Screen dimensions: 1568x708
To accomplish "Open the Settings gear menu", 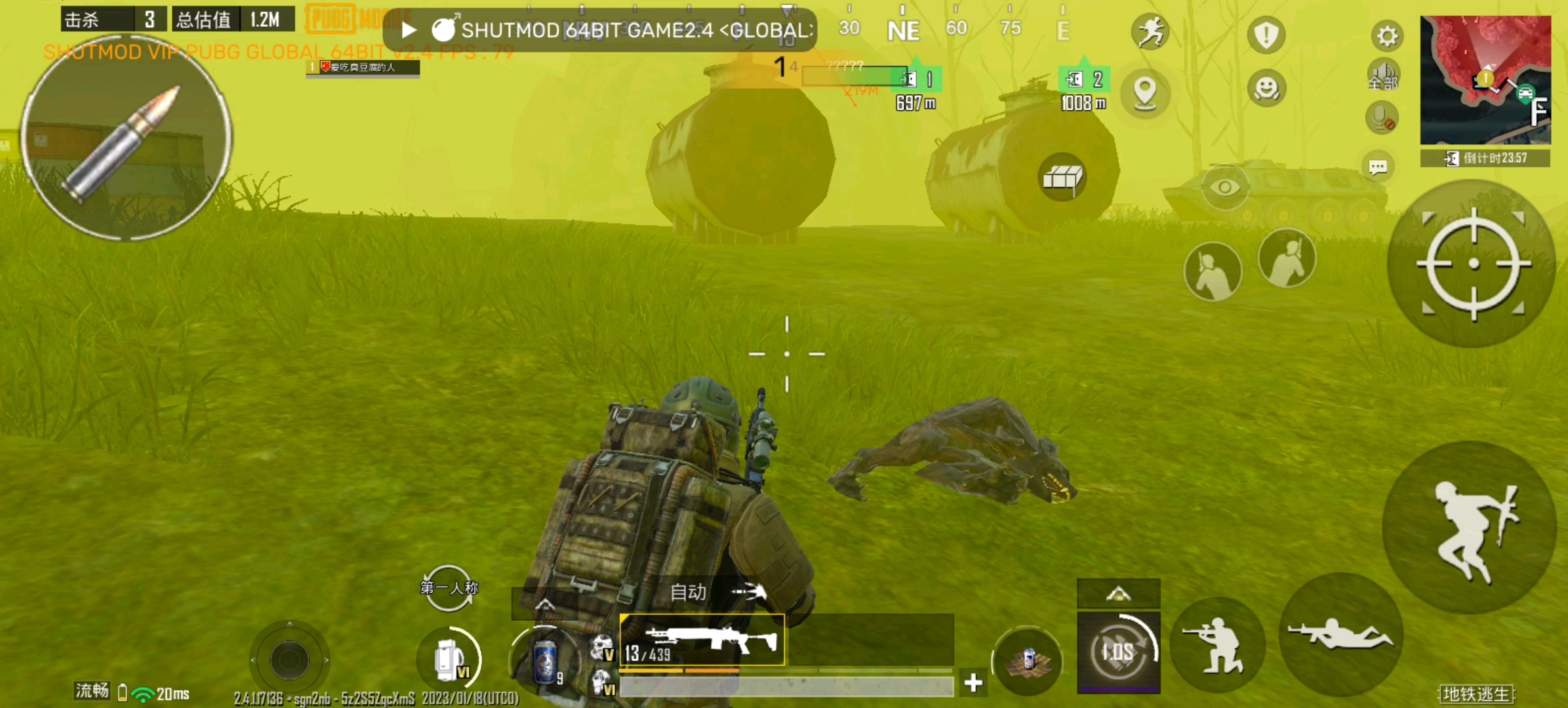I will 1386,36.
